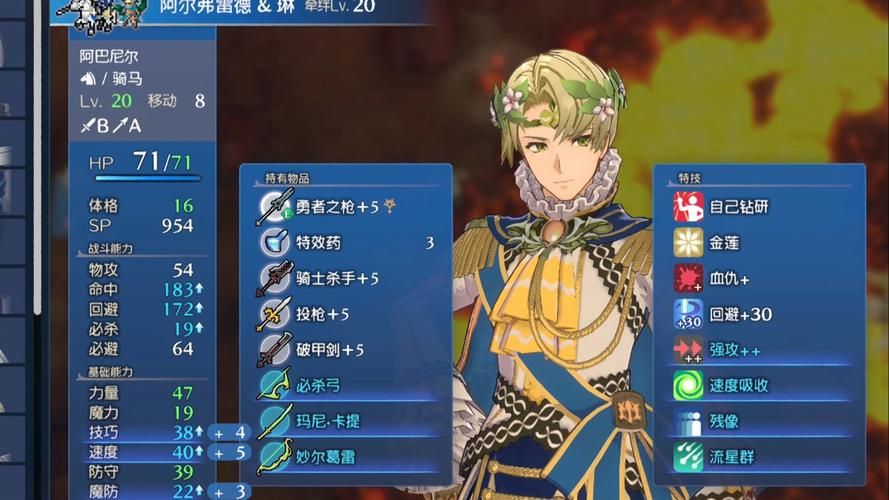Screen dimensions: 889x500
Task: Select the 金莲 skill
Action: coord(760,243)
